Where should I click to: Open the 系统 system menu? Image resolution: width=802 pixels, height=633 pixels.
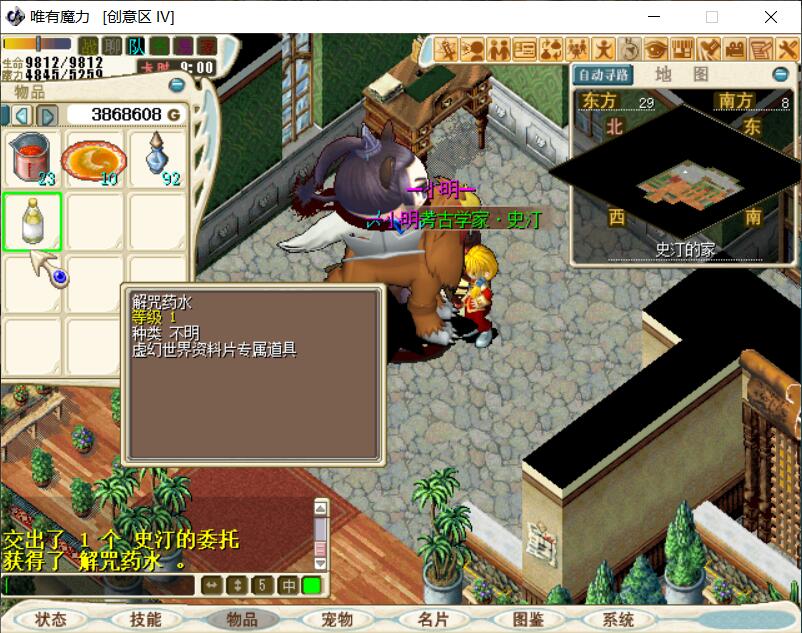coord(619,619)
